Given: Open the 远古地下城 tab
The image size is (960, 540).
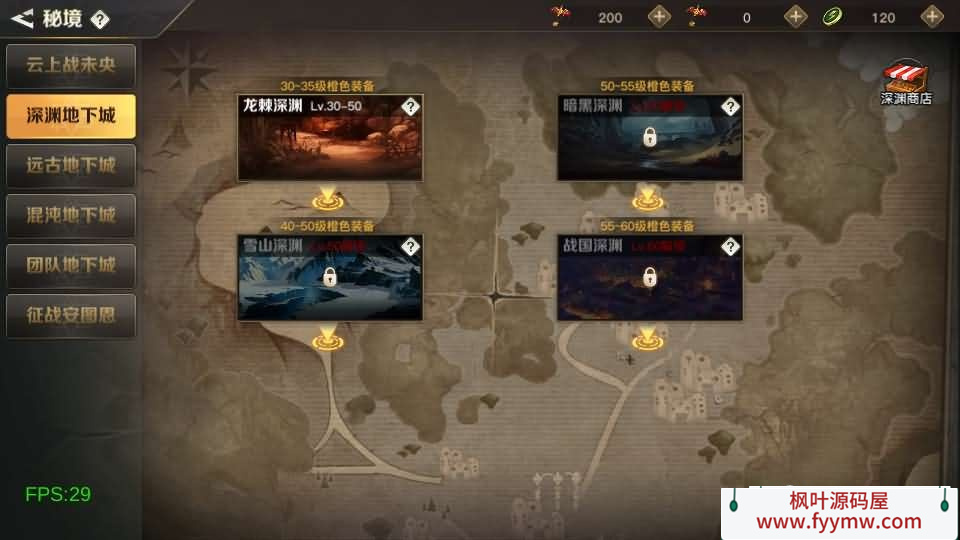Looking at the screenshot, I should click(x=71, y=165).
